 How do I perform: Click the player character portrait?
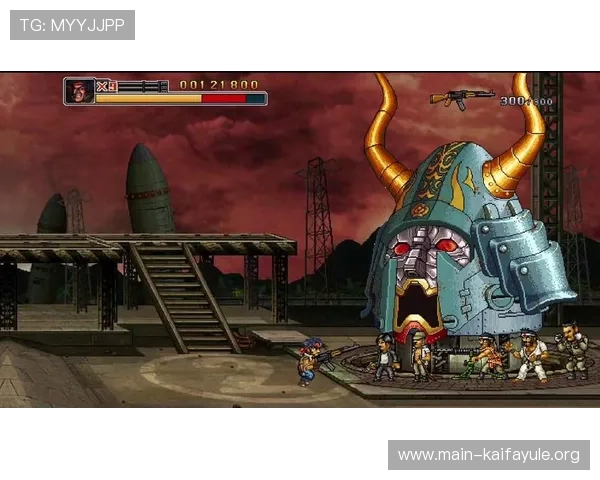pyautogui.click(x=79, y=91)
